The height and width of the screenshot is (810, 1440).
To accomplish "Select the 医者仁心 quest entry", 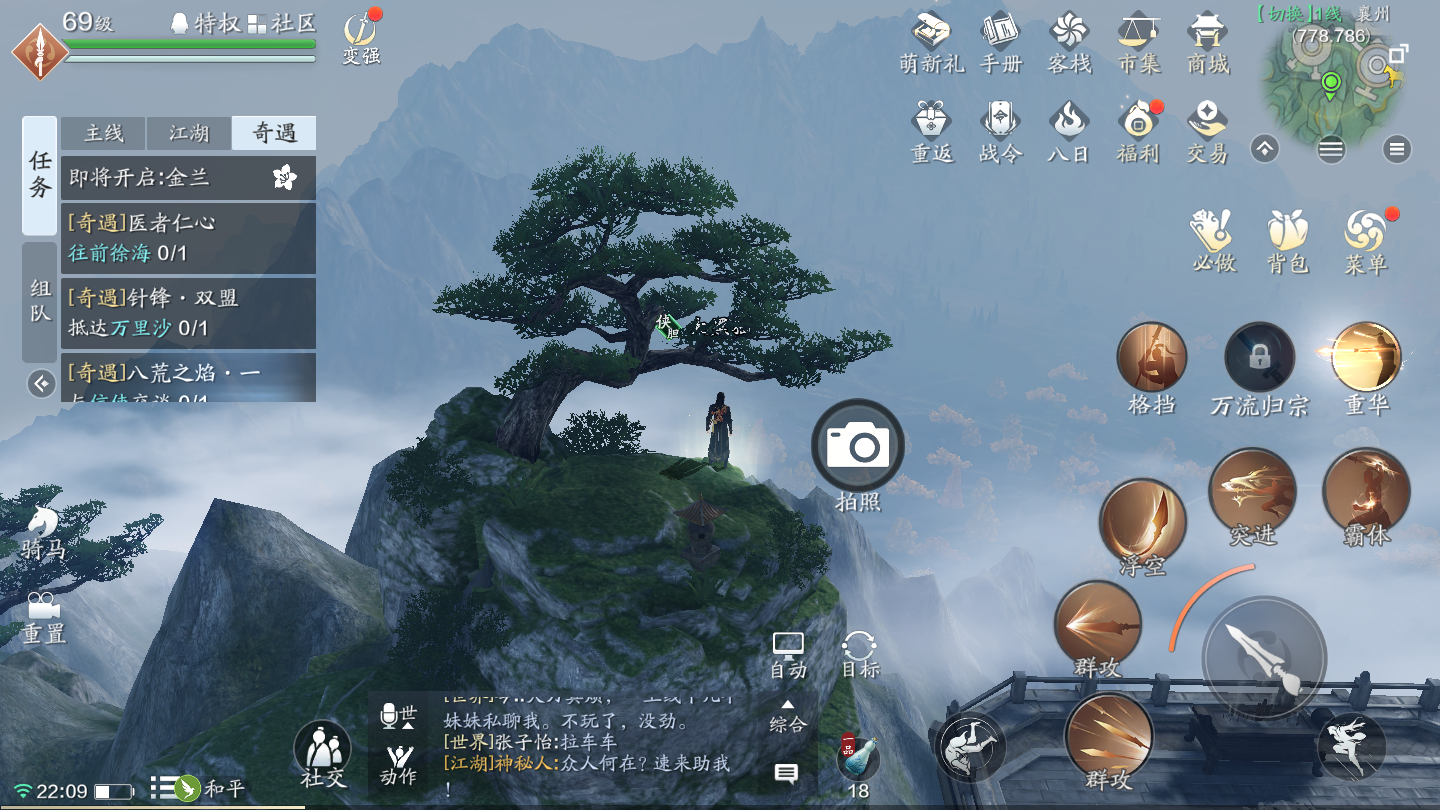I will point(188,238).
